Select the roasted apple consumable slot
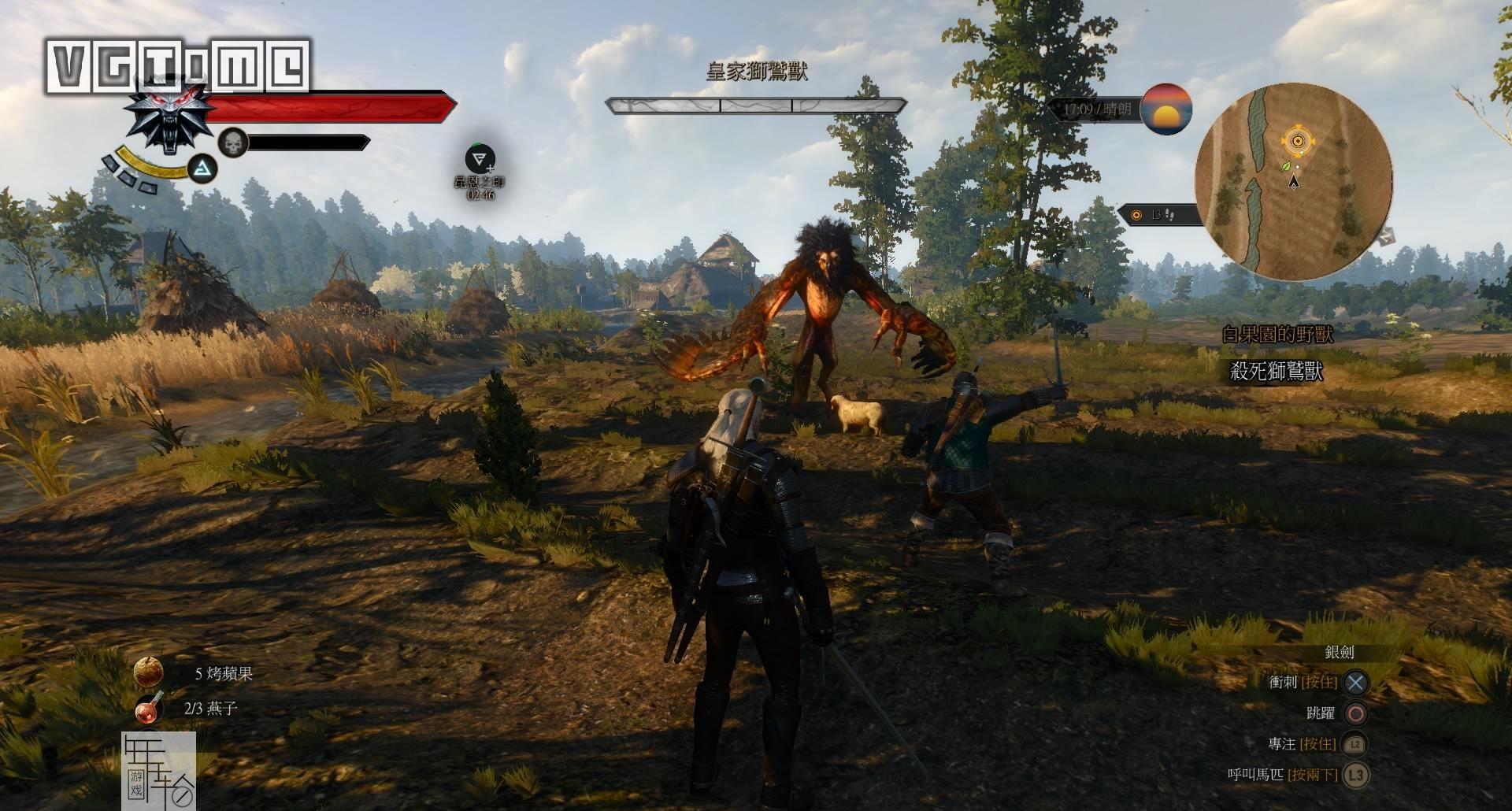Viewport: 1512px width, 811px height. pyautogui.click(x=148, y=672)
